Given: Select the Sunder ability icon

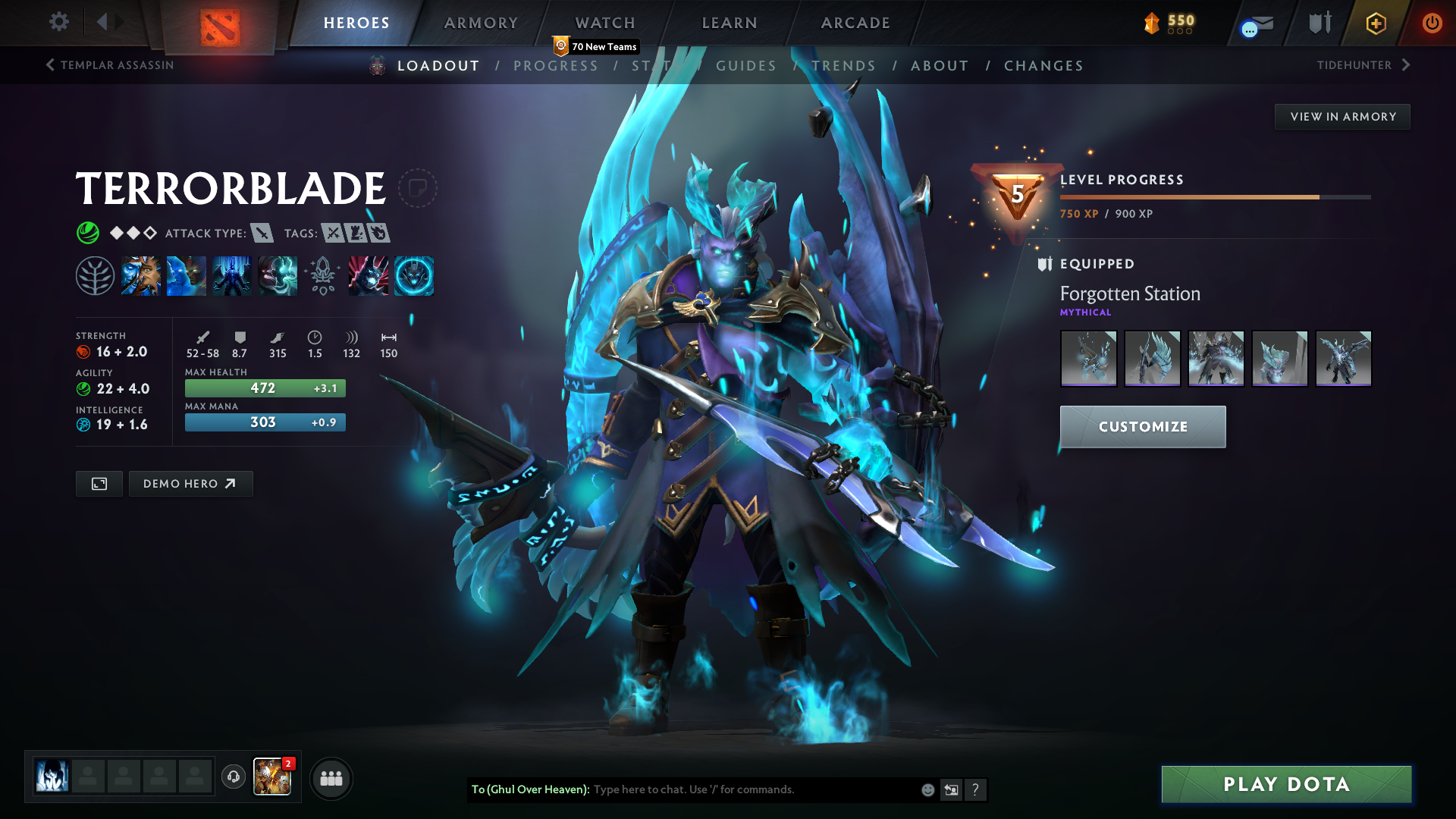Looking at the screenshot, I should 278,275.
